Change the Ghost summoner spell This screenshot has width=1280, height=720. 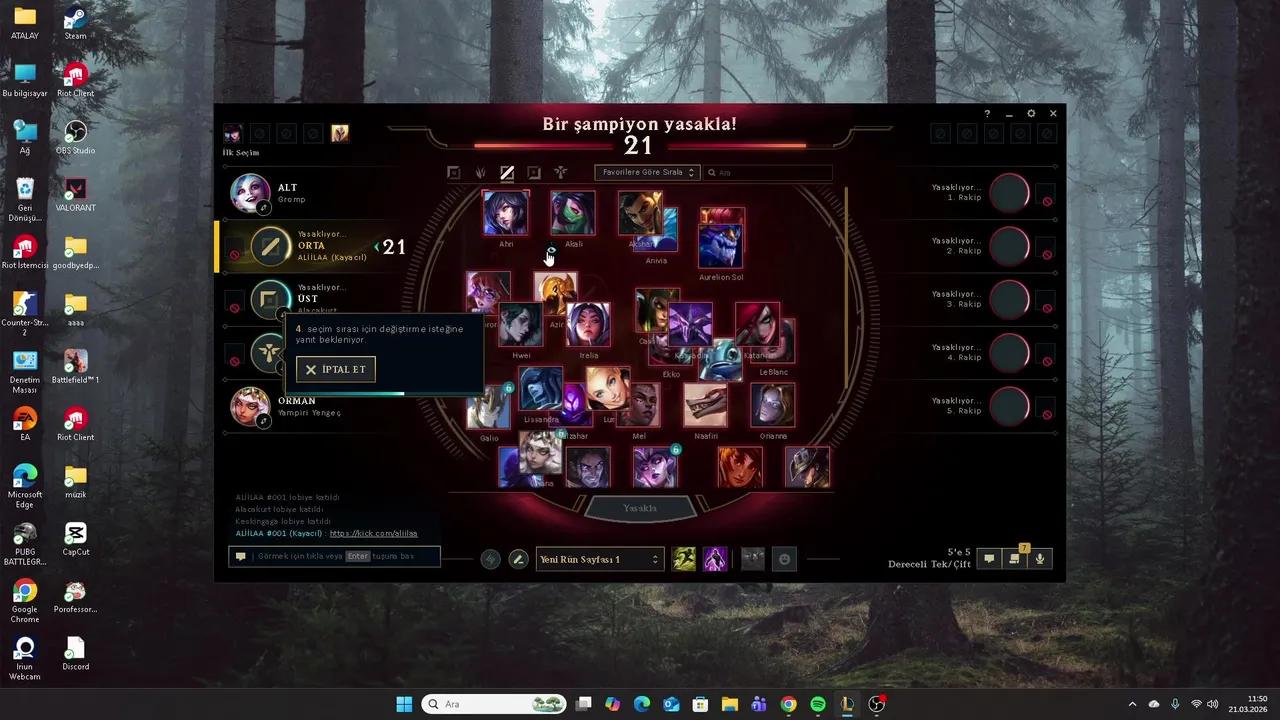(x=684, y=558)
